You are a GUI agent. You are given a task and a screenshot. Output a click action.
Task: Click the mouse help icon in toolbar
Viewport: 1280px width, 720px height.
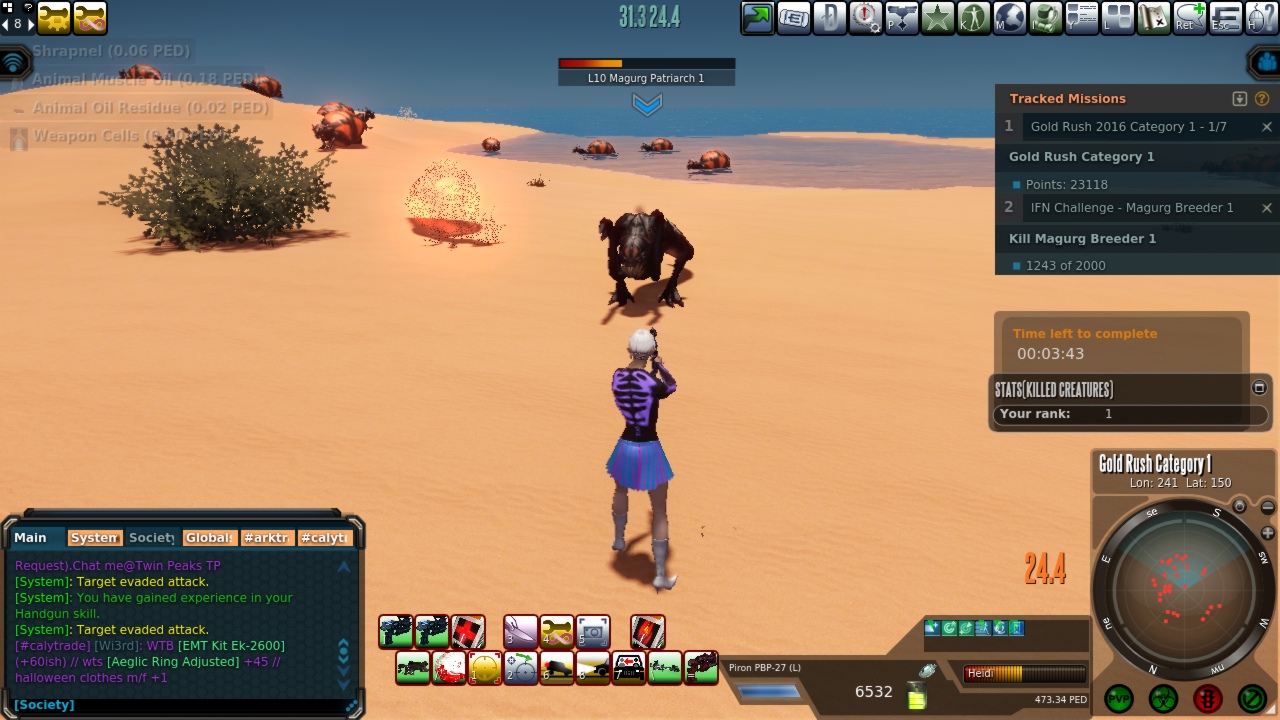(x=1262, y=18)
